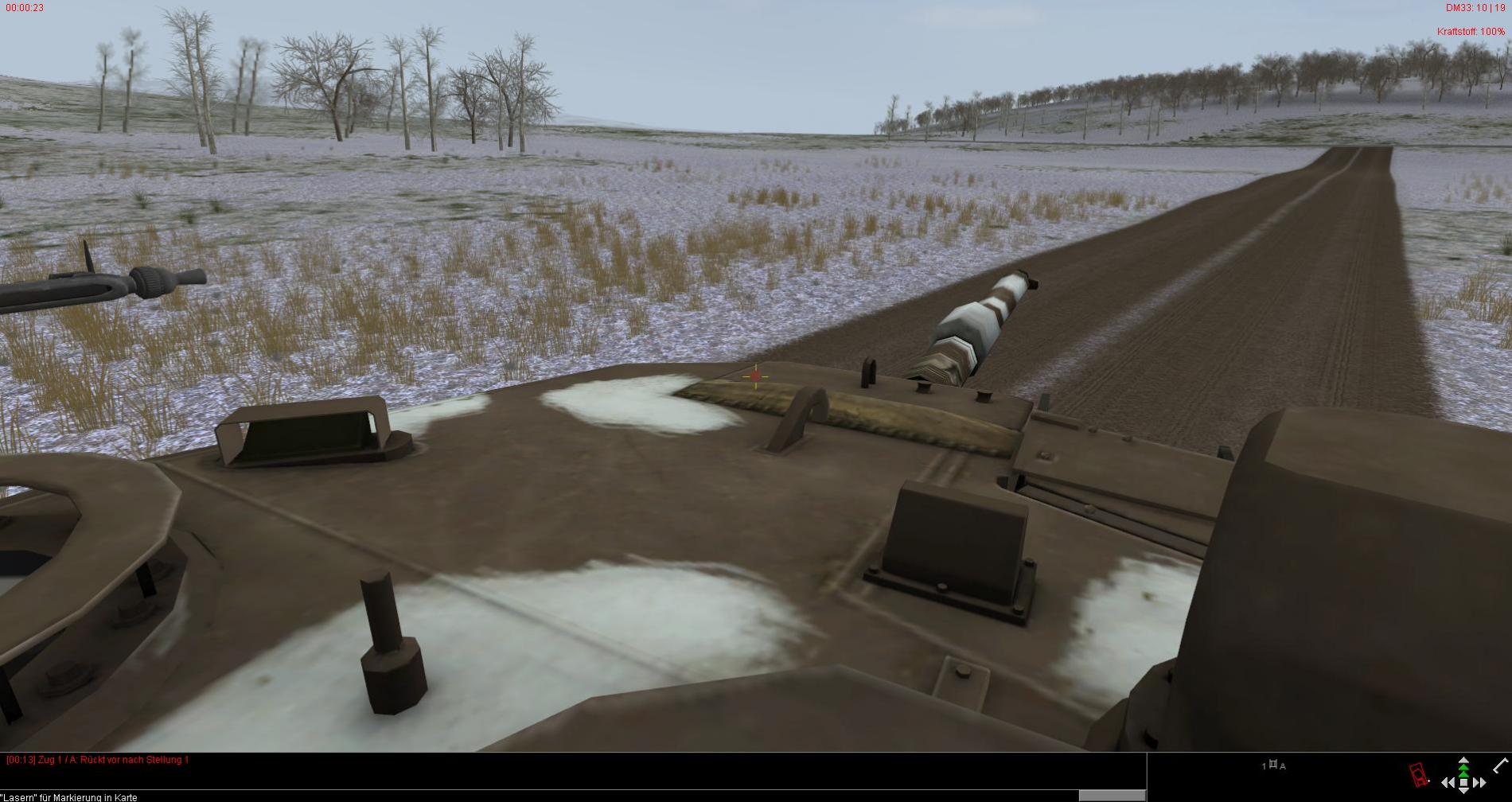Click the stop square in the driving controls
Image resolution: width=1512 pixels, height=802 pixels.
coord(1463,783)
